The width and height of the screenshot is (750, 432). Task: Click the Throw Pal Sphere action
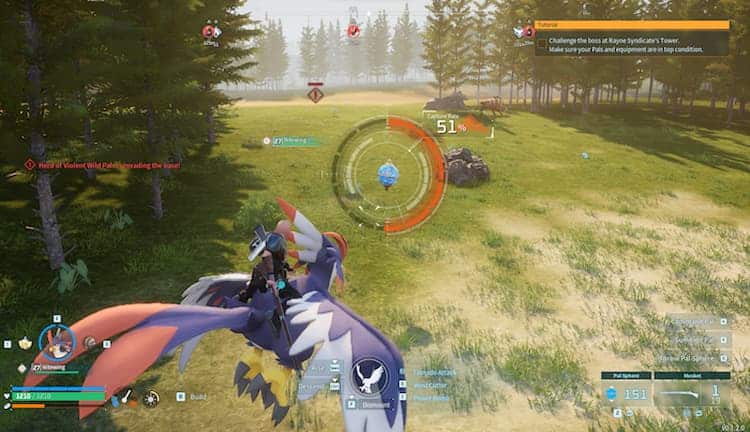[692, 358]
